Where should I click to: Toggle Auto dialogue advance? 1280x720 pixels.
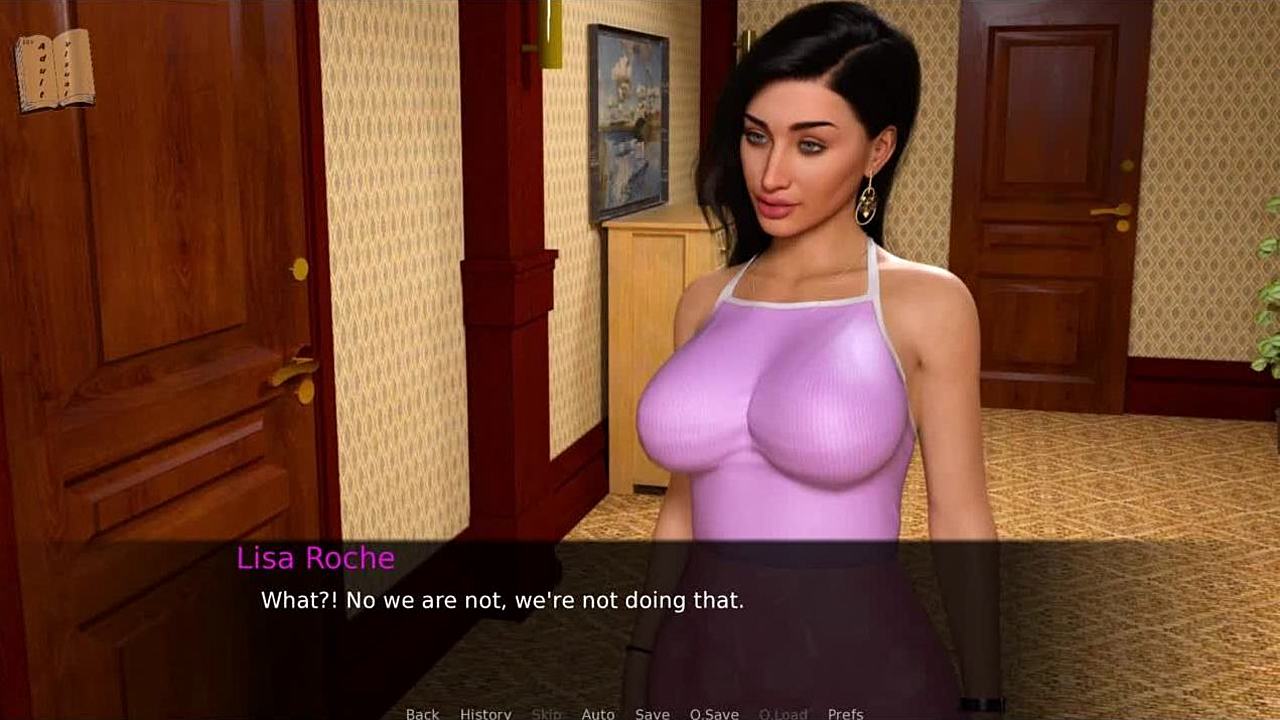coord(598,713)
